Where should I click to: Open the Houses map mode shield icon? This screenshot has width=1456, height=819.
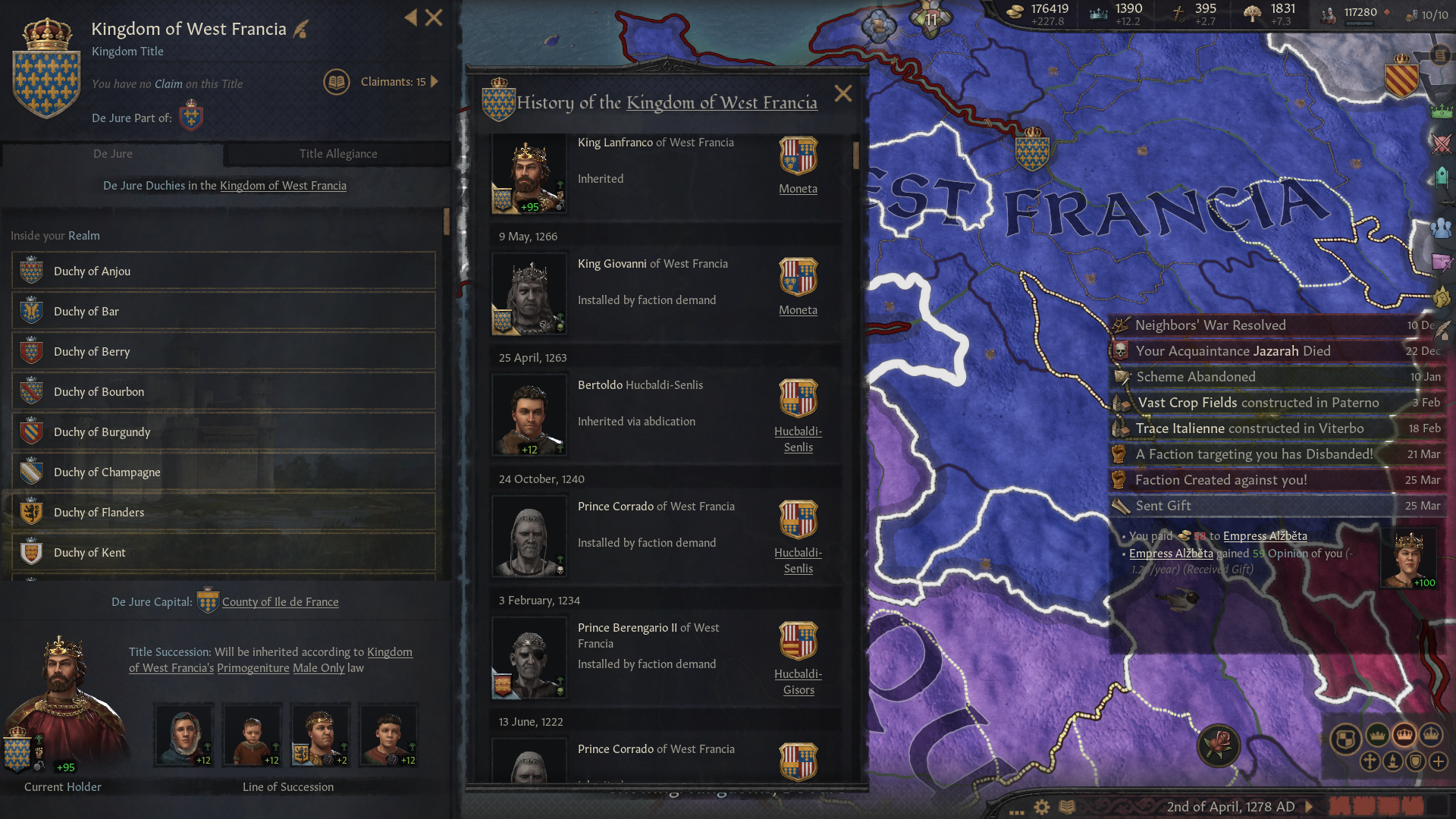tap(1417, 761)
